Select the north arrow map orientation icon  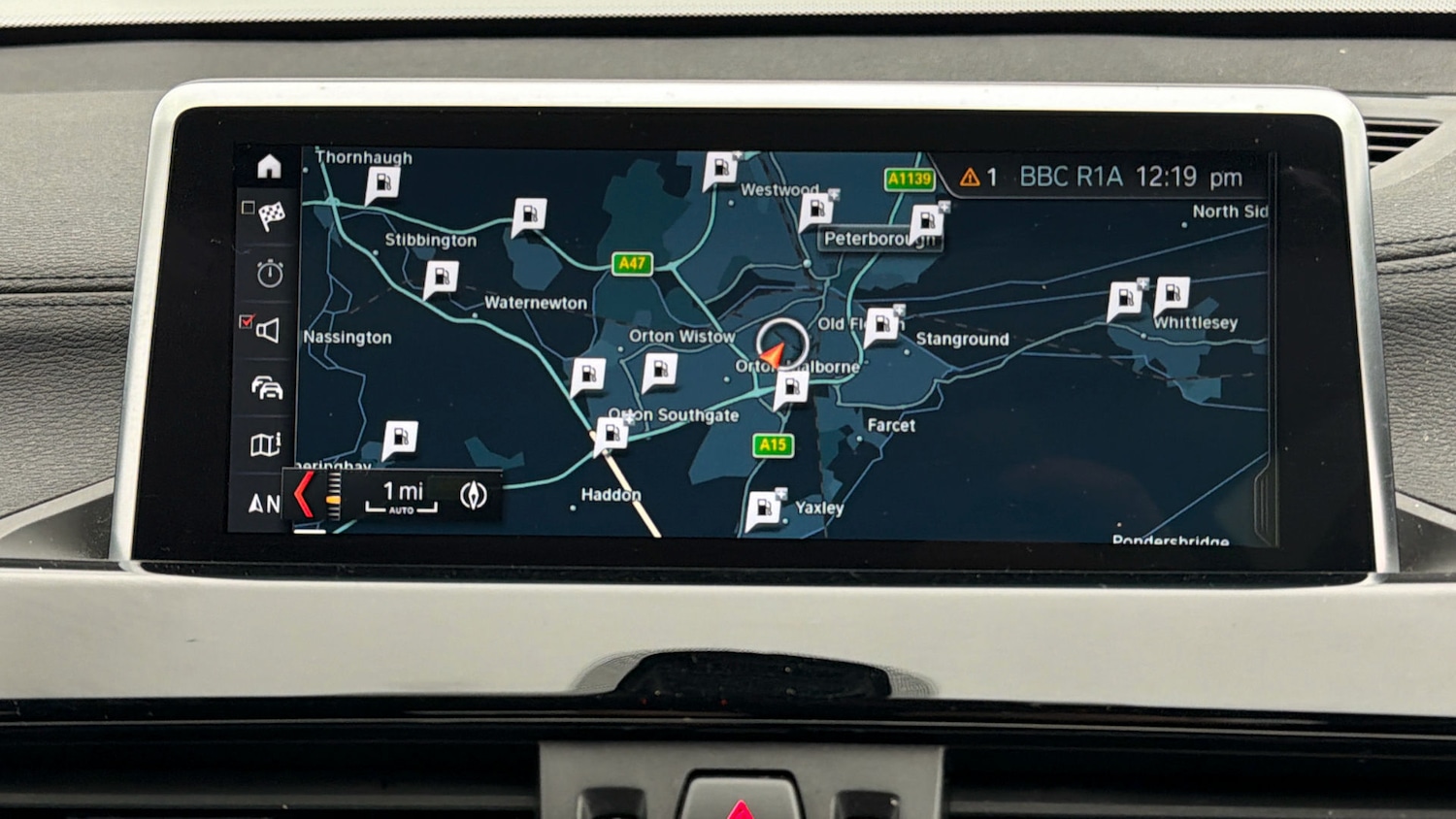263,503
